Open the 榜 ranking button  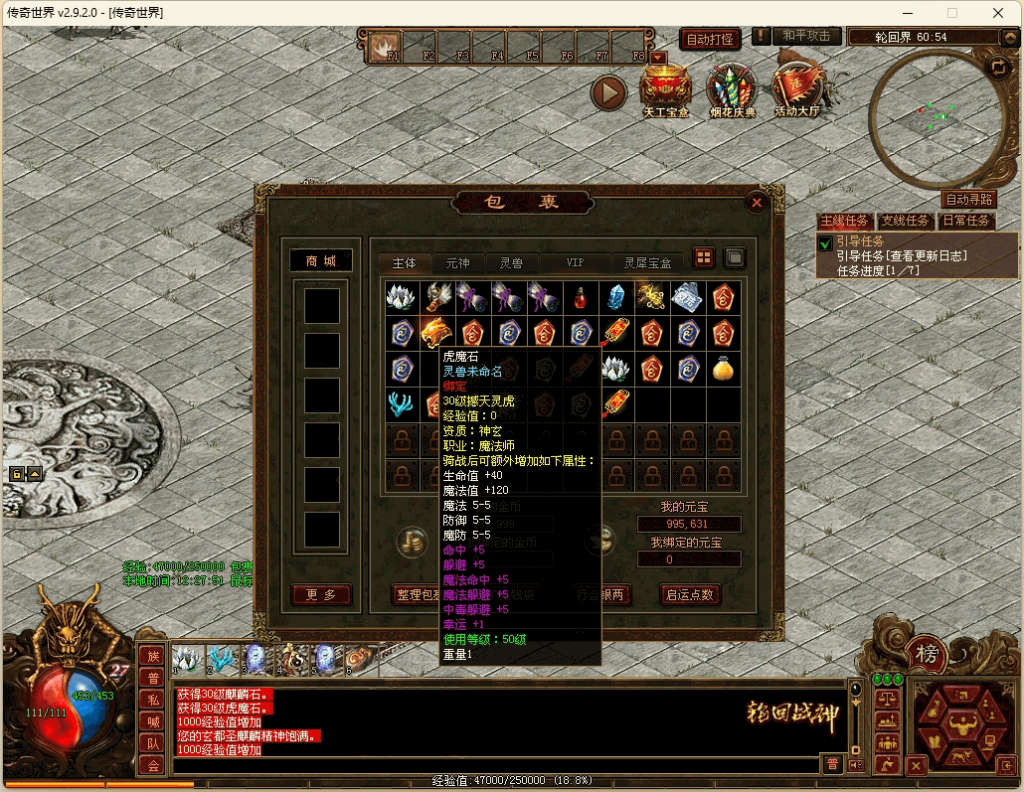pyautogui.click(x=925, y=654)
